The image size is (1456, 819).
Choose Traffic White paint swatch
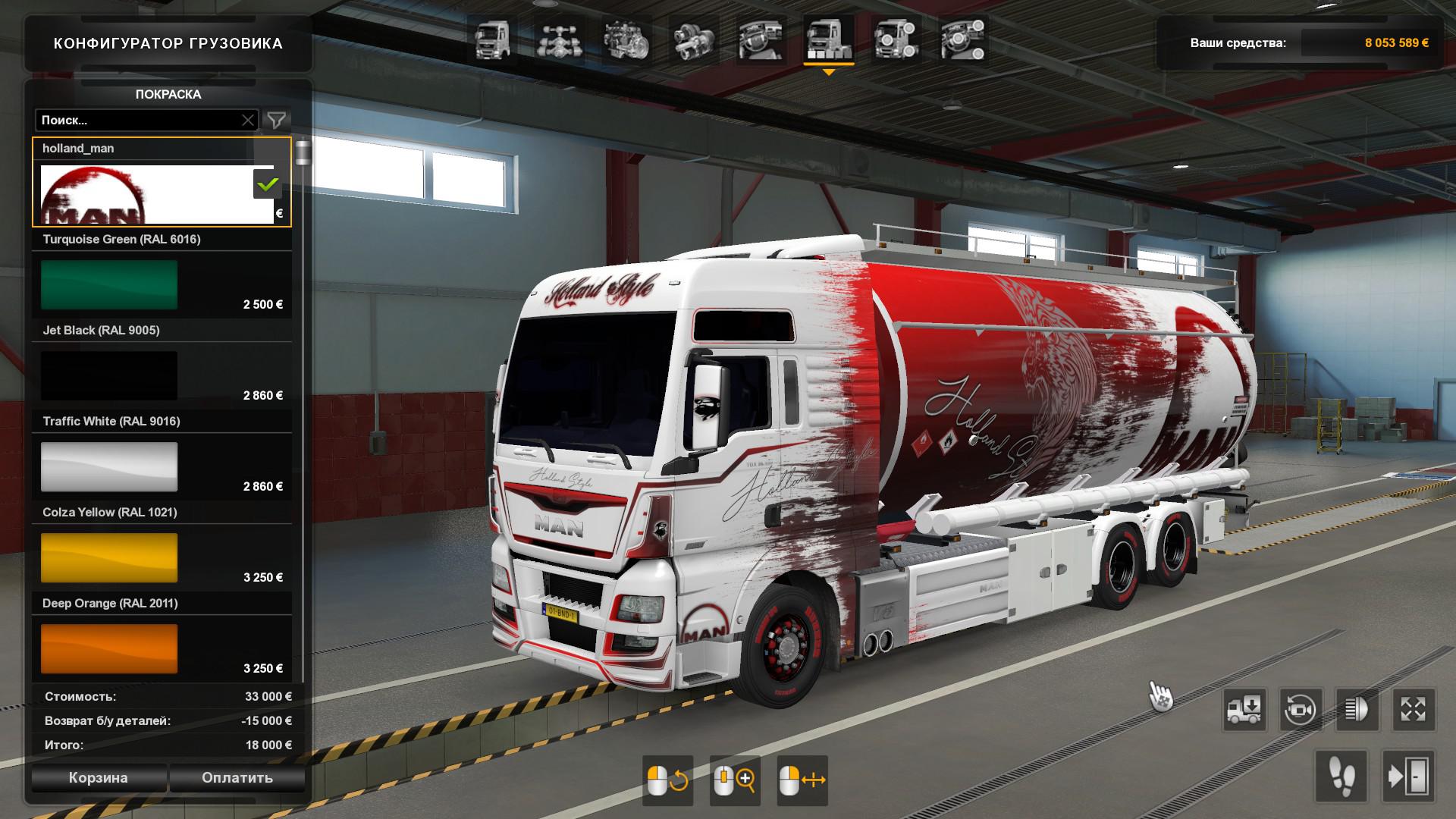[109, 467]
